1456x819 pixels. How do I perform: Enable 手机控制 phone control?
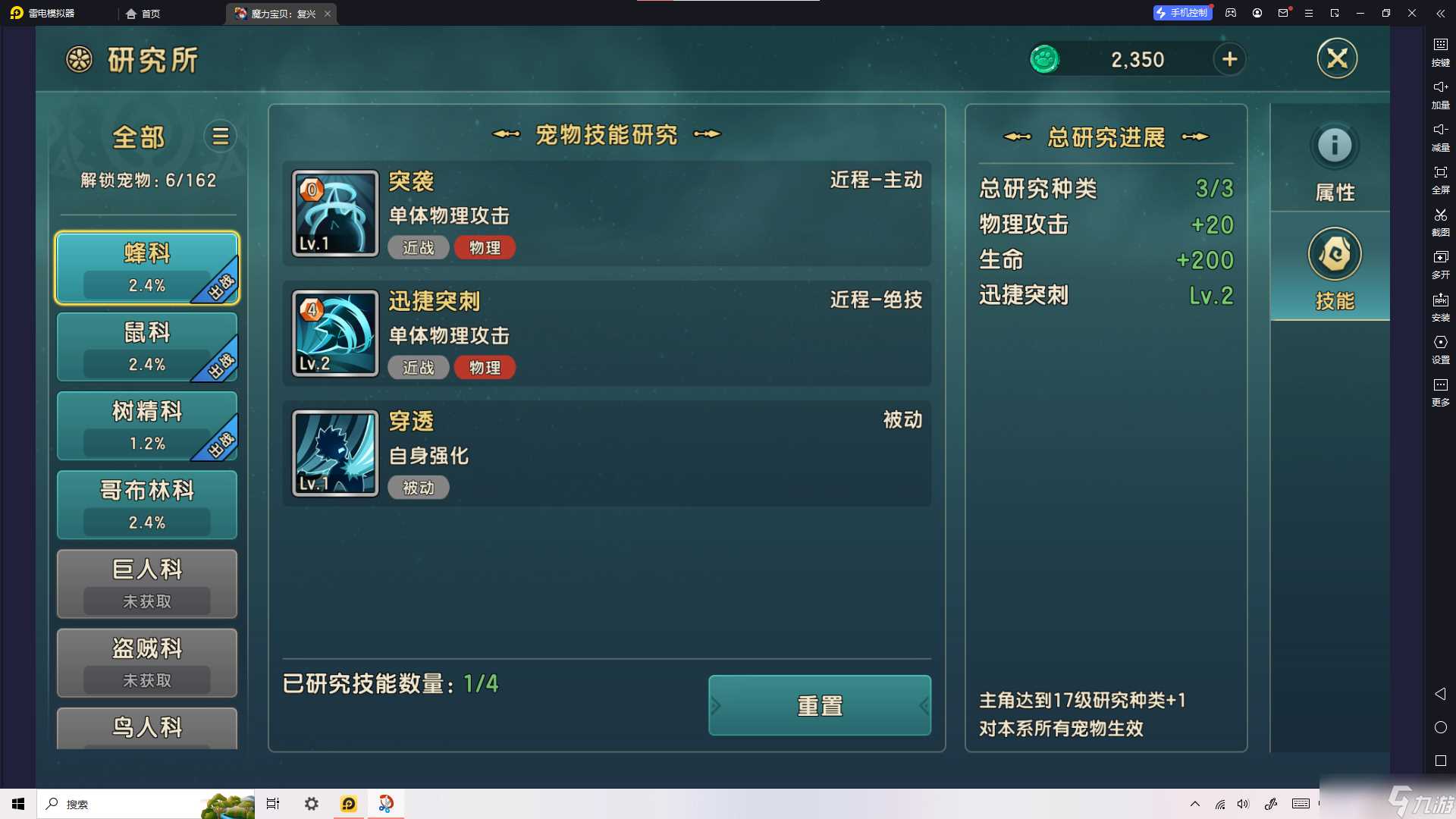pos(1182,13)
